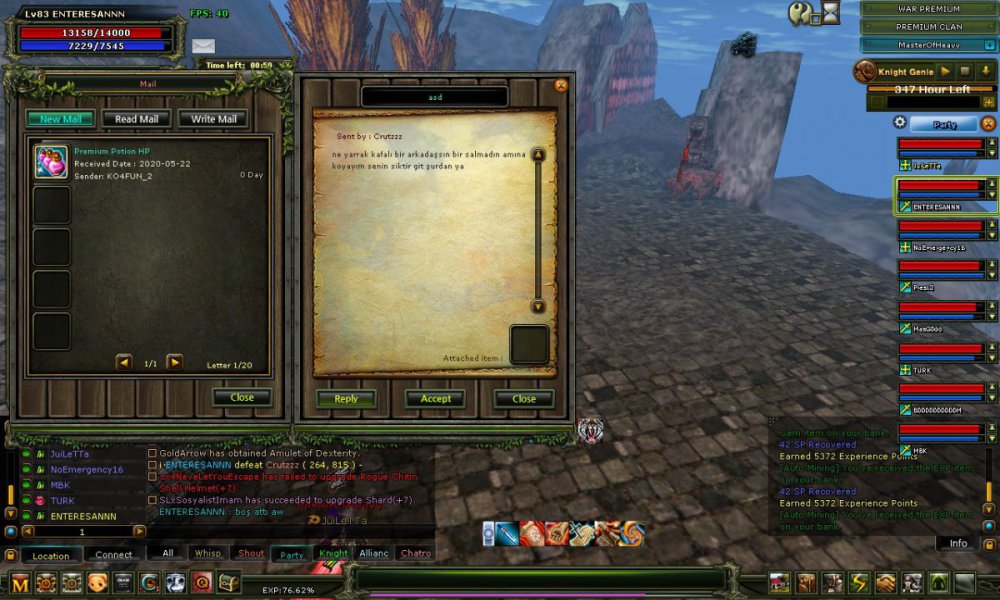The width and height of the screenshot is (1000, 600).
Task: Close the Party panel
Action: [989, 124]
